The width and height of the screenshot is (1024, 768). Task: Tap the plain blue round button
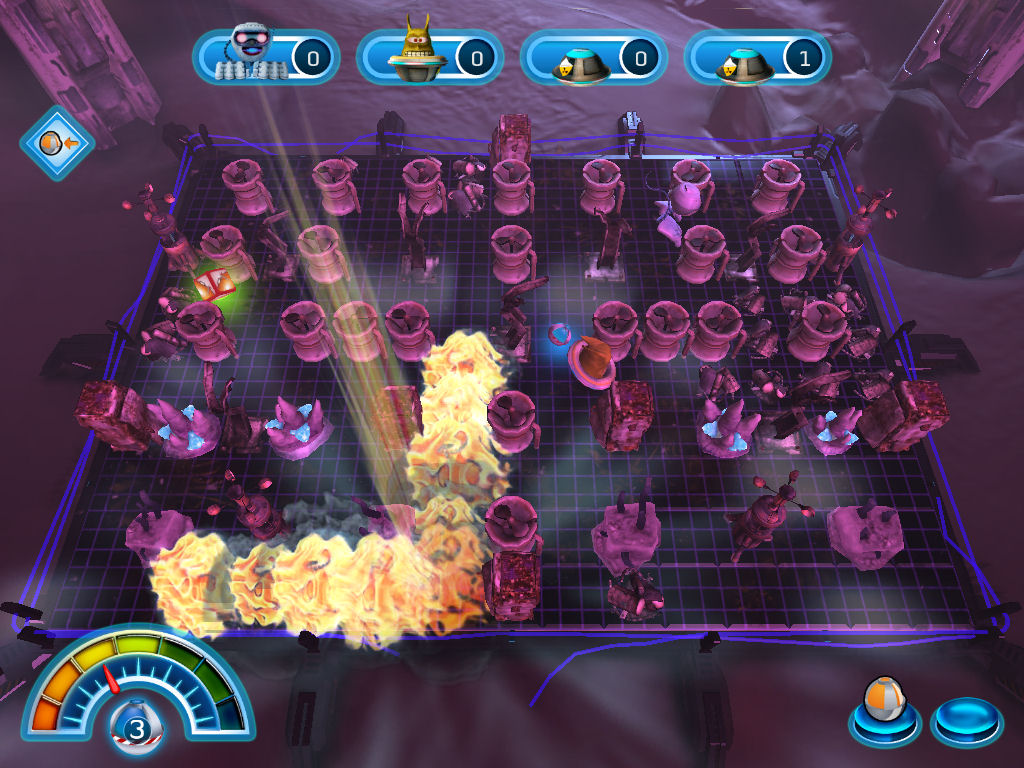tap(965, 721)
